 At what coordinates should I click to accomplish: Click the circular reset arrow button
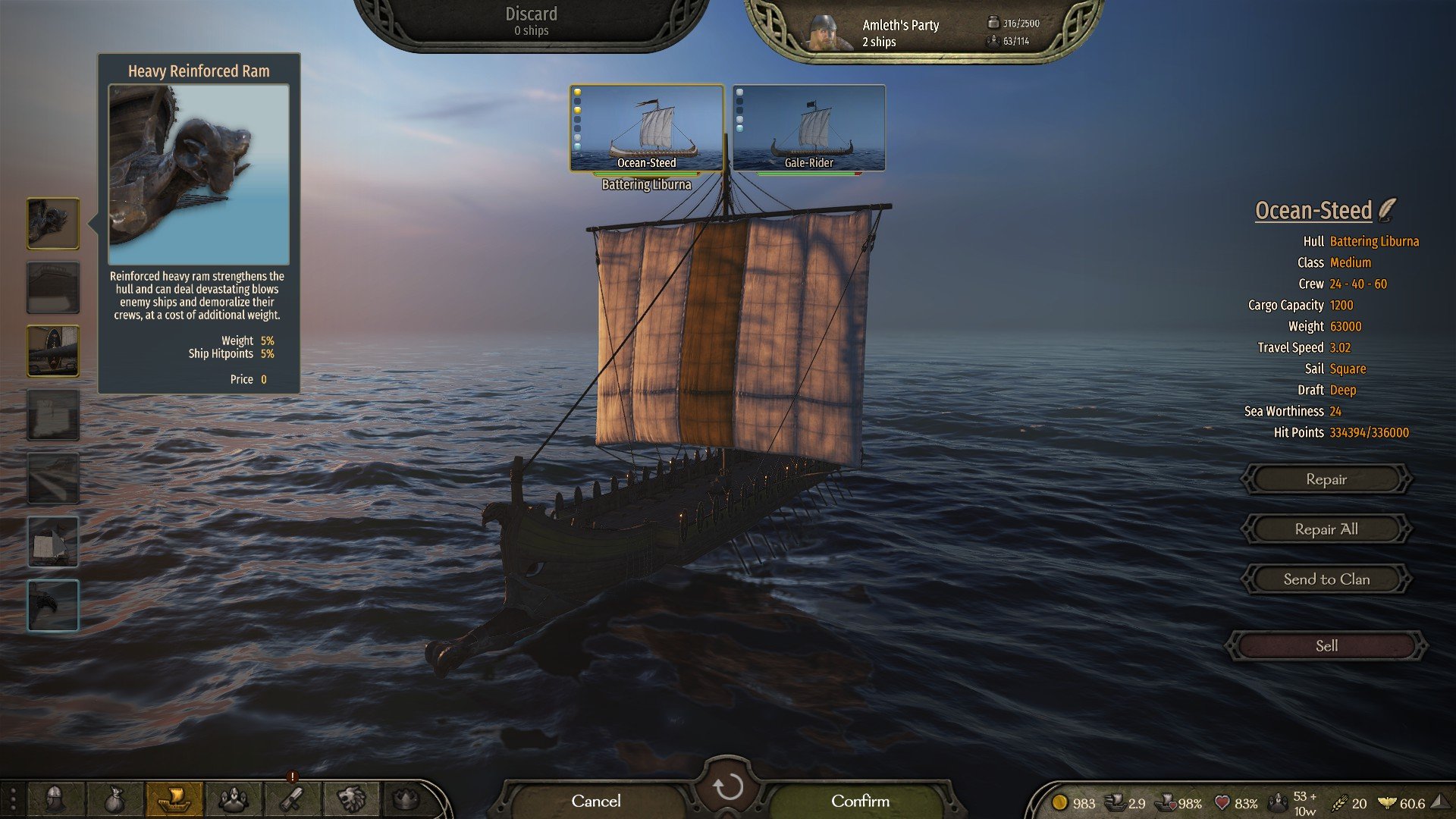(727, 787)
